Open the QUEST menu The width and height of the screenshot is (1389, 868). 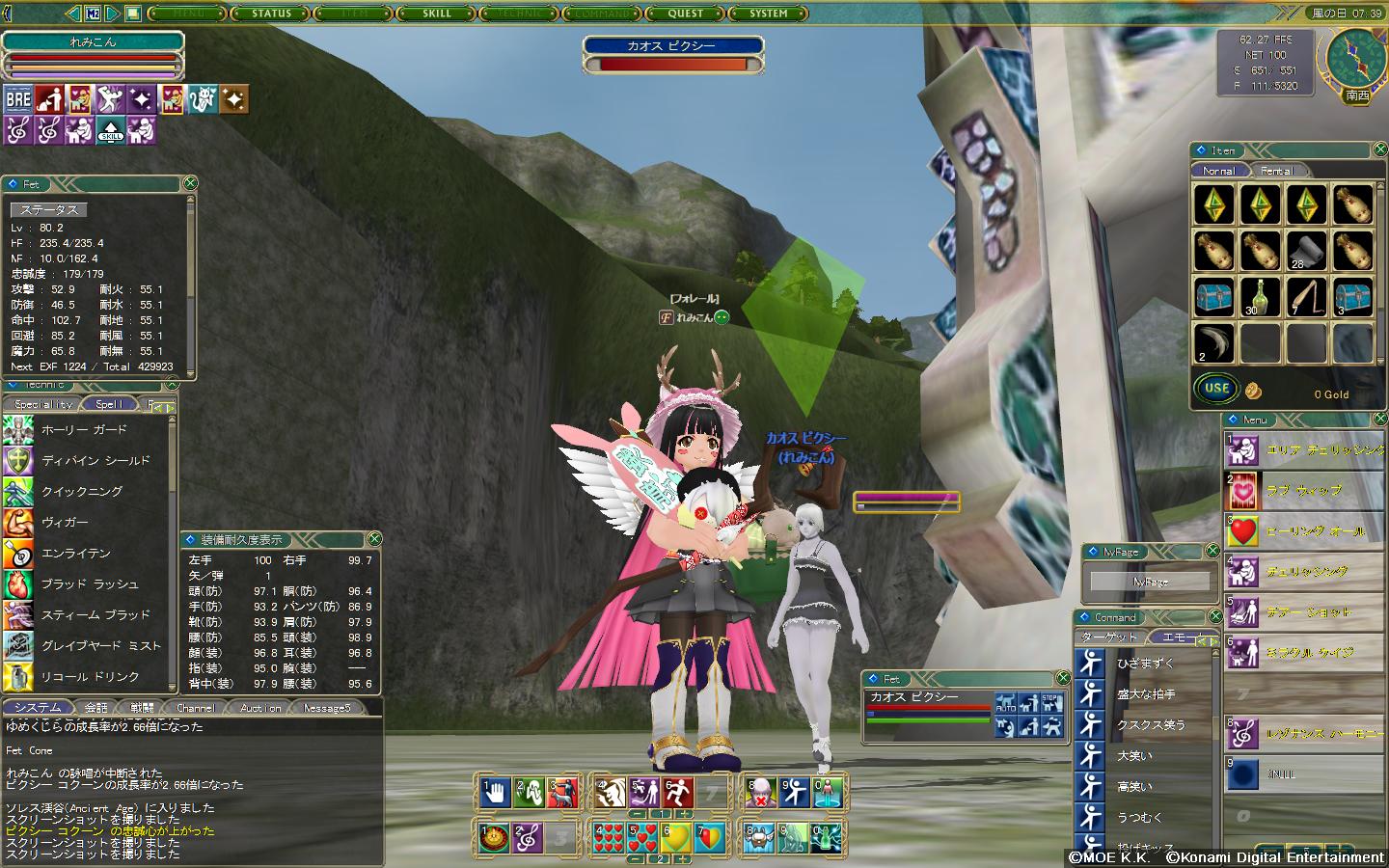point(686,14)
